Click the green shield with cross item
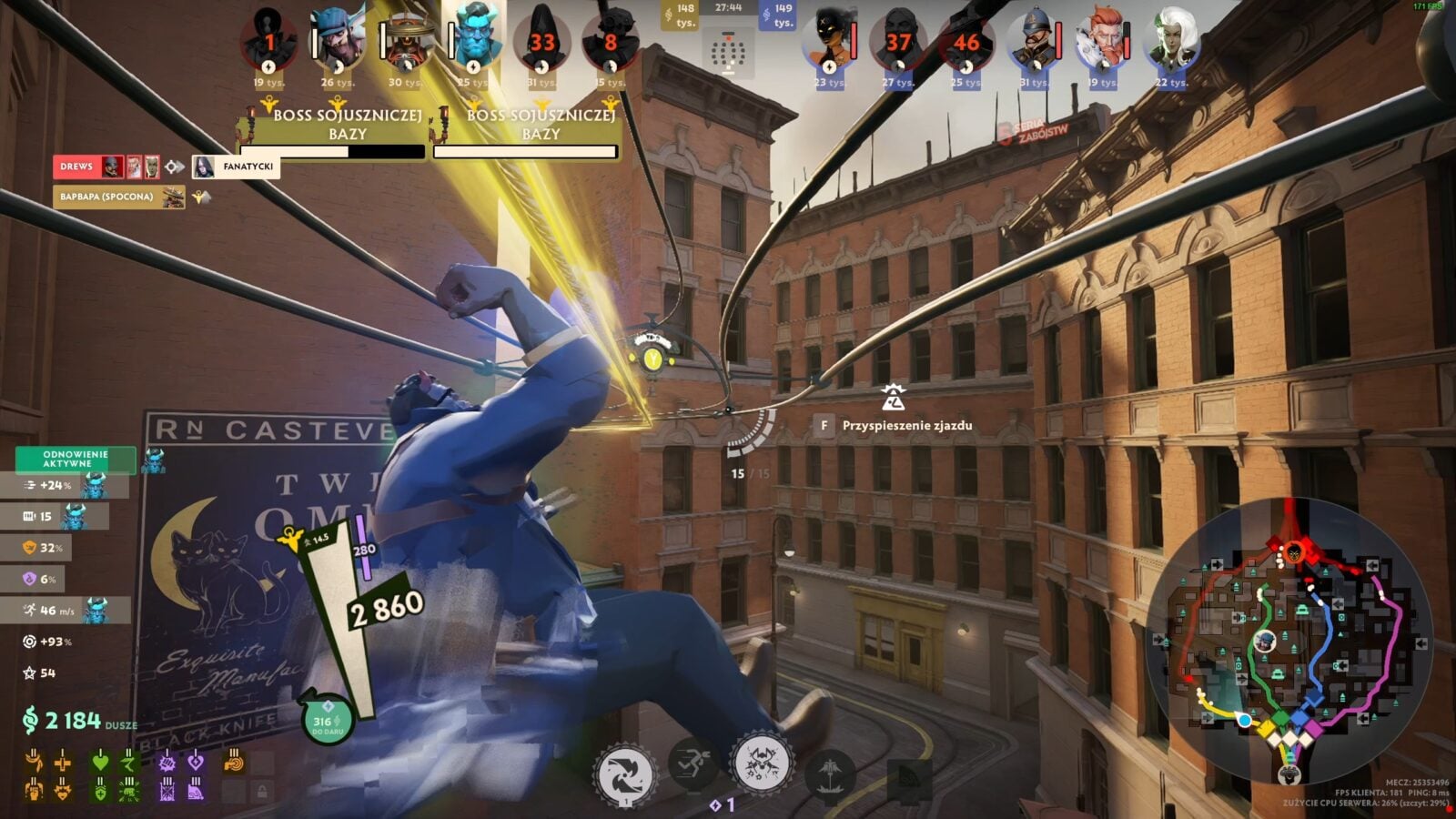 pos(100,791)
